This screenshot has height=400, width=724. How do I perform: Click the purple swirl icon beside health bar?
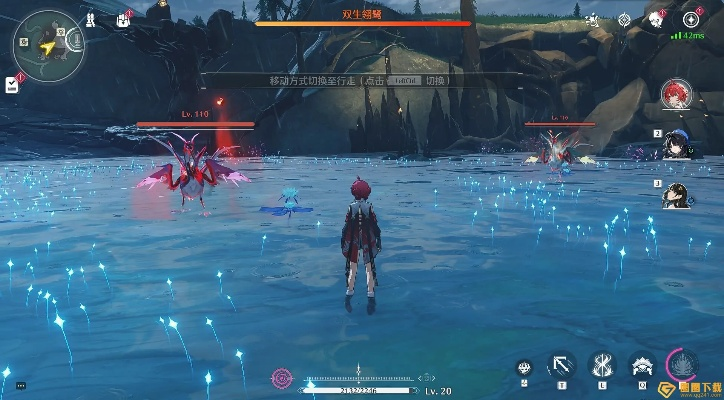click(283, 379)
